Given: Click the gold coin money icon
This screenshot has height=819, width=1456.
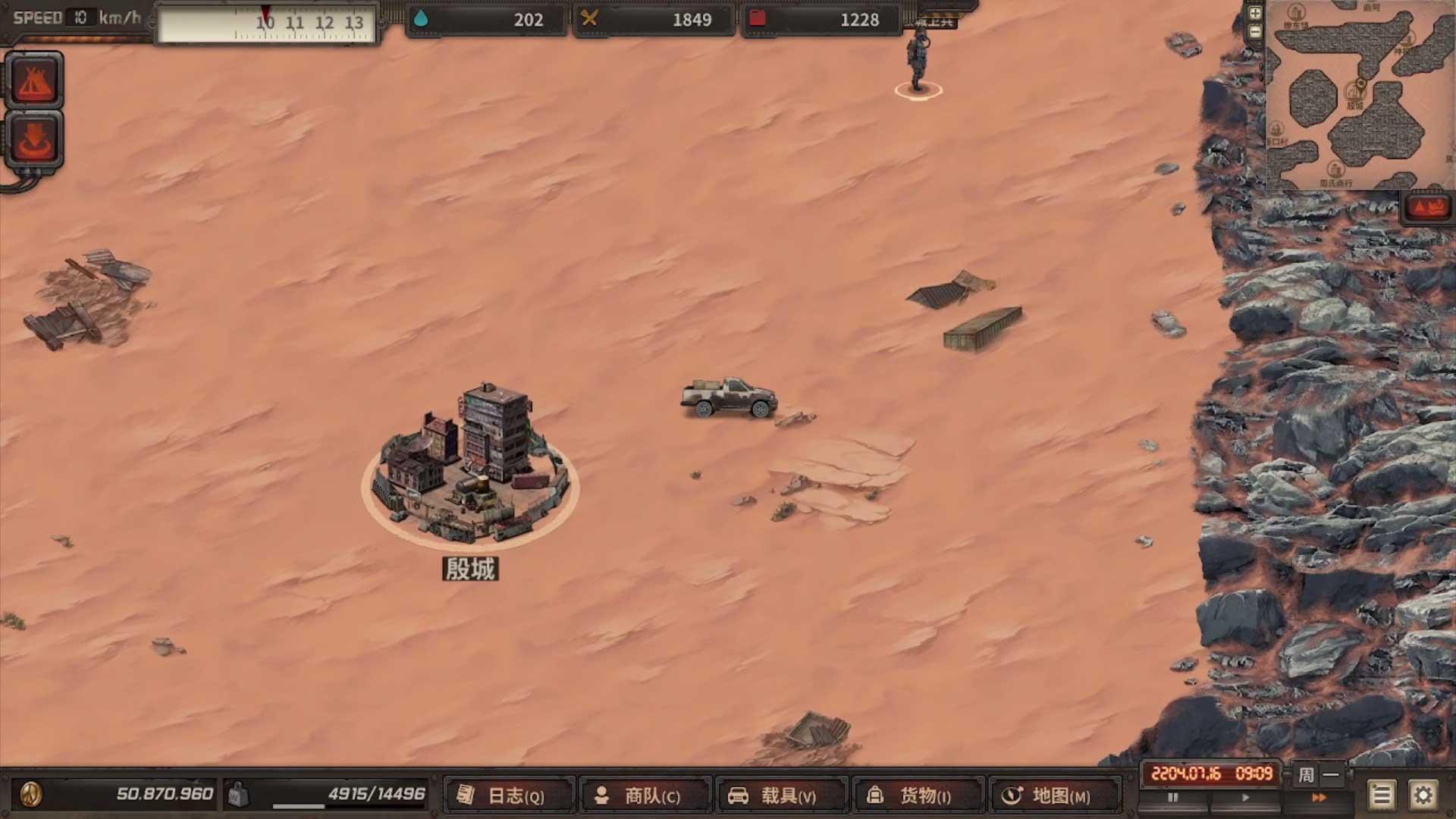Looking at the screenshot, I should pos(31,794).
